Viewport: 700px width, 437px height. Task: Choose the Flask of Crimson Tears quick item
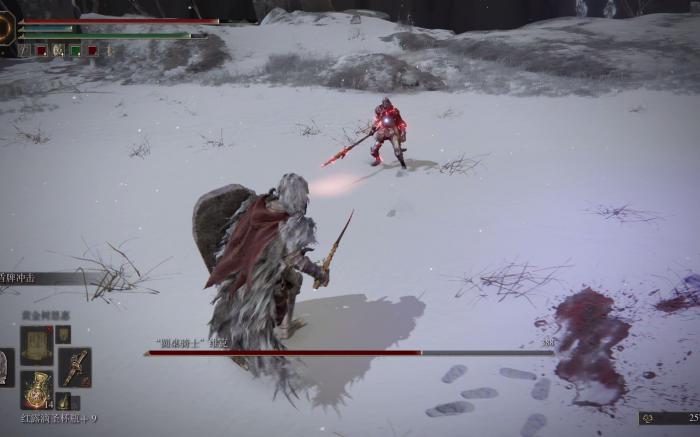(37, 390)
